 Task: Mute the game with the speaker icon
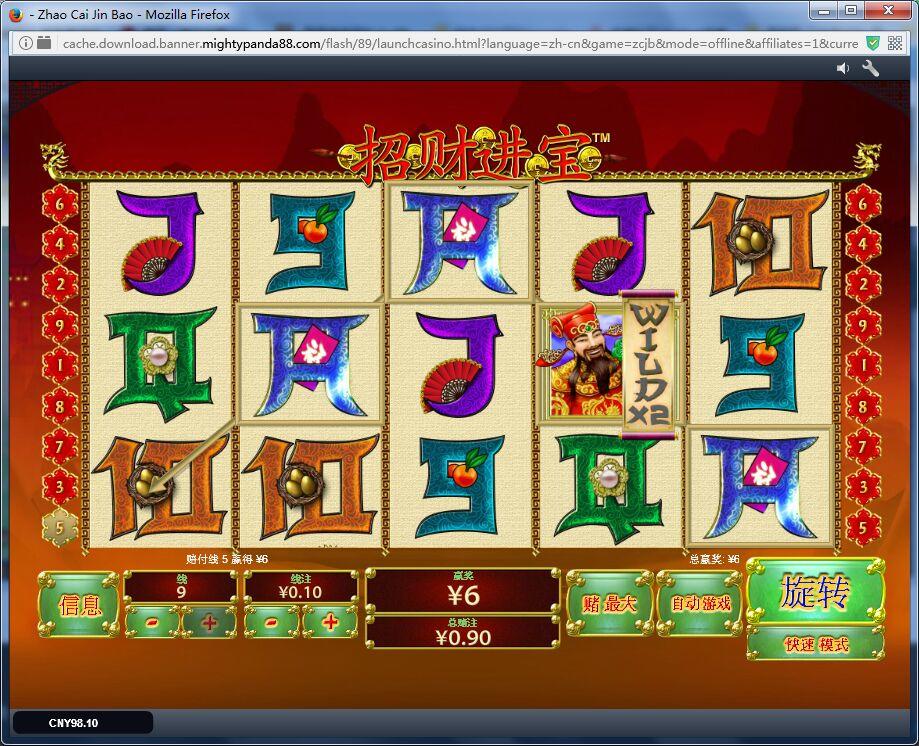843,68
